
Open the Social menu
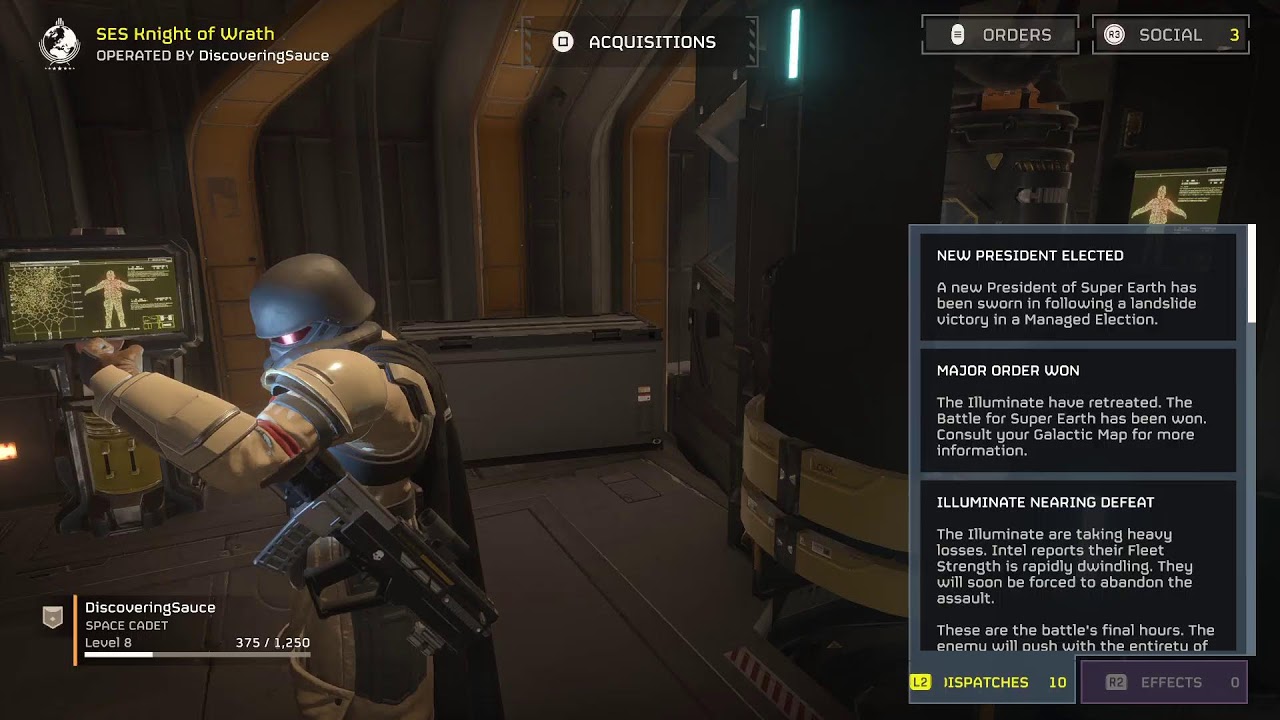[1170, 35]
